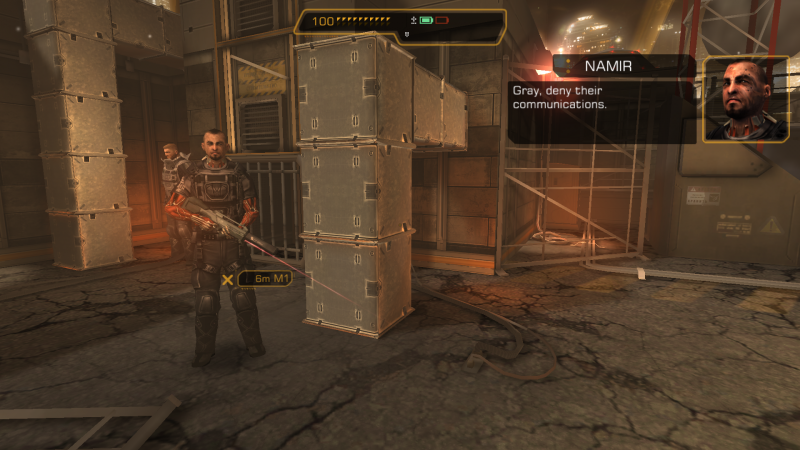
Task: Tap Namir's comms portrait
Action: pyautogui.click(x=739, y=99)
